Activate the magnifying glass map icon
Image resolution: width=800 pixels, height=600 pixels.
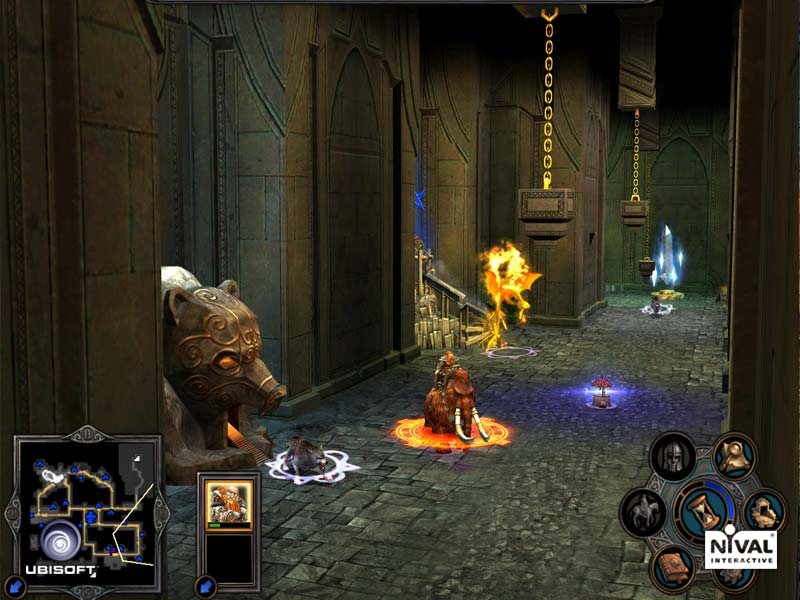[734, 457]
